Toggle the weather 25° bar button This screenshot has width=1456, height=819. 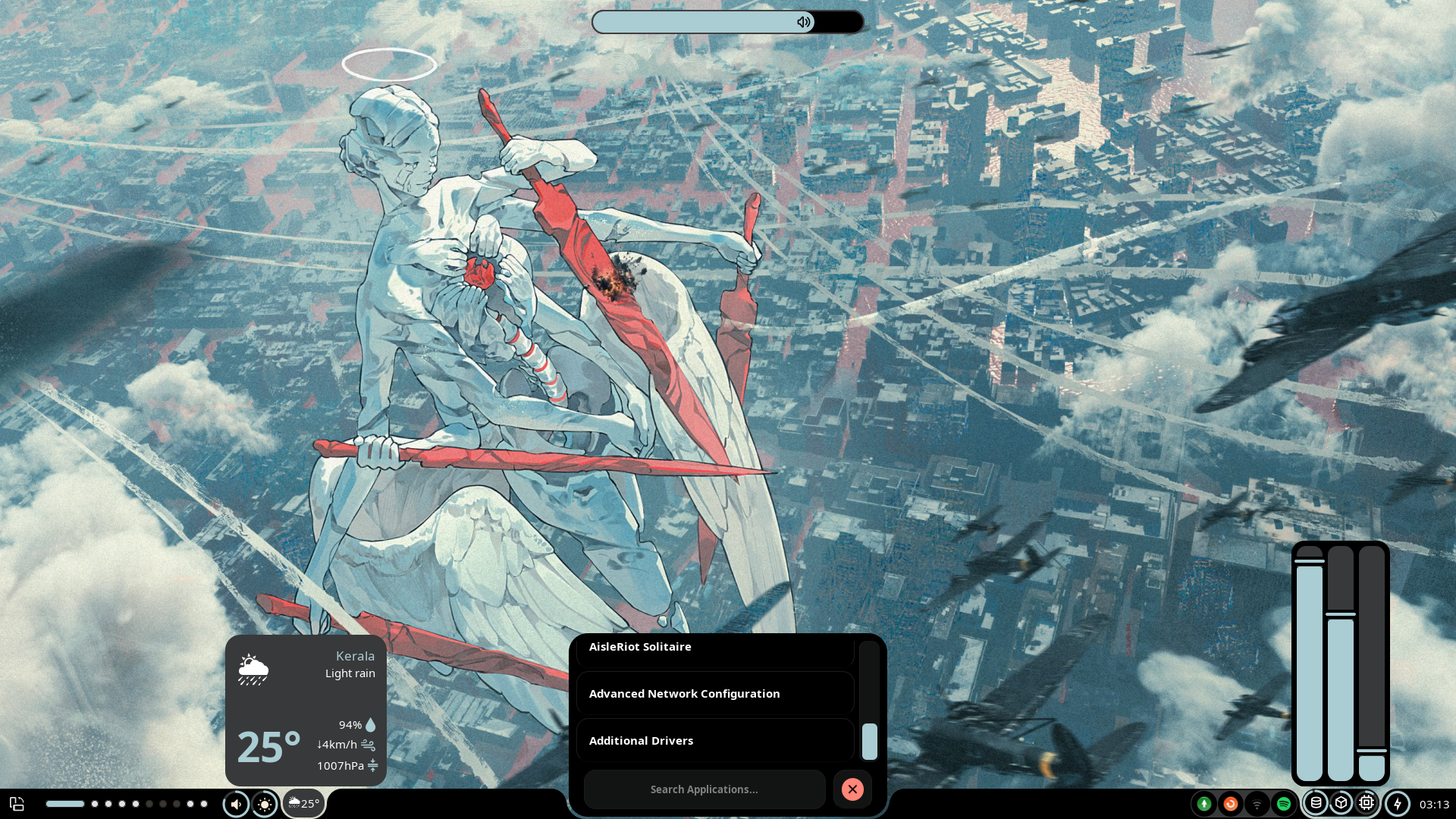[x=304, y=804]
